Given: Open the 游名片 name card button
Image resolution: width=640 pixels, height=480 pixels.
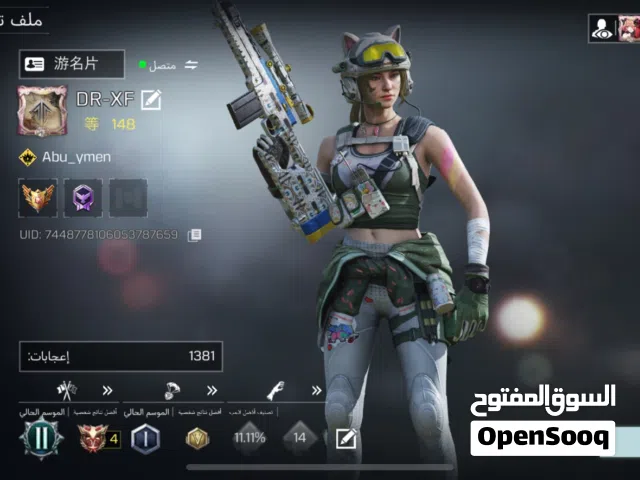Looking at the screenshot, I should (72, 64).
